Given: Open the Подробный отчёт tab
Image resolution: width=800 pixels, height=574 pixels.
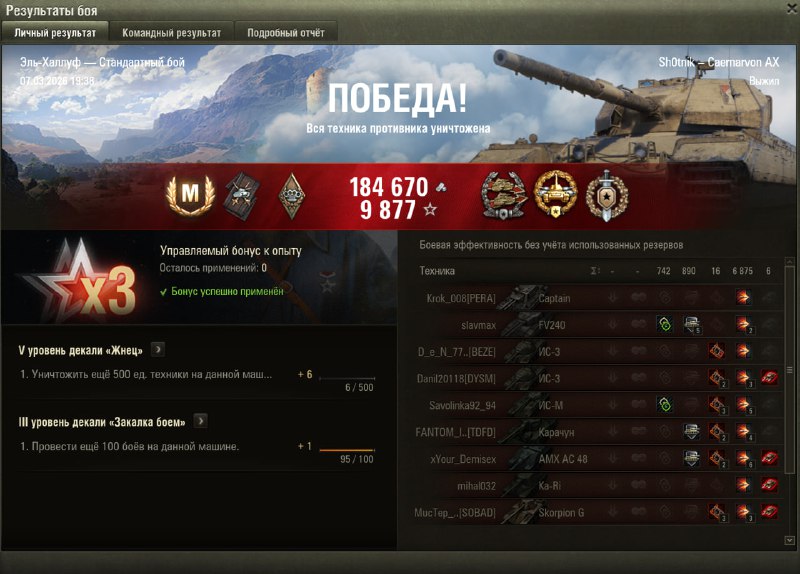Looking at the screenshot, I should (285, 33).
